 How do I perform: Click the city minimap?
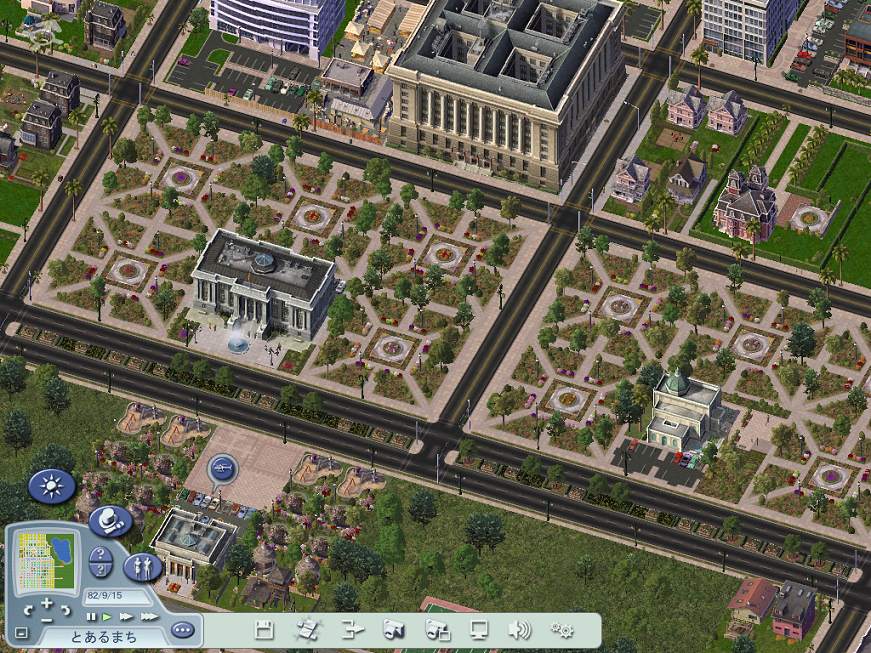(x=46, y=558)
